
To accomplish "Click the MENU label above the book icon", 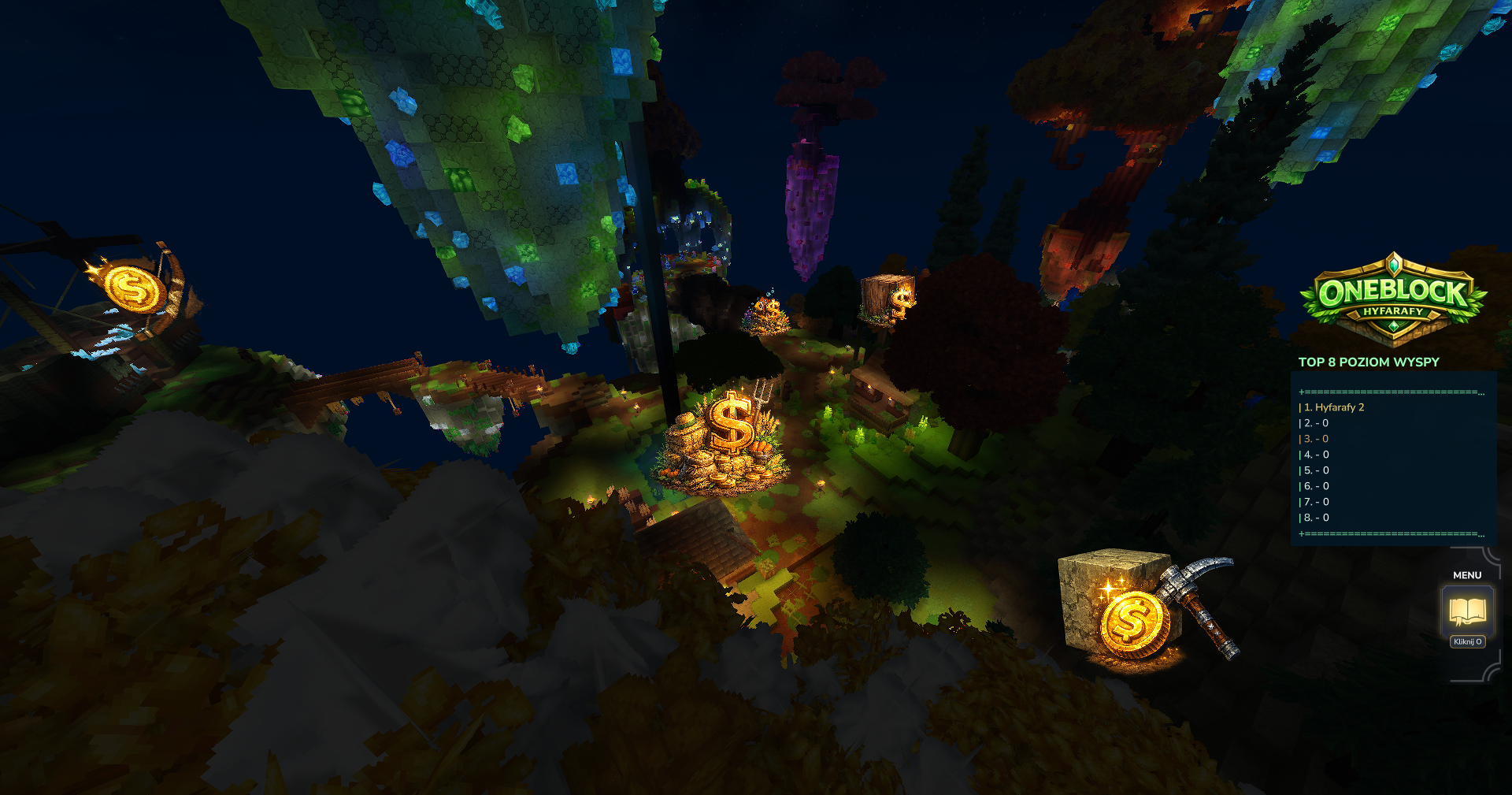I will pos(1466,575).
